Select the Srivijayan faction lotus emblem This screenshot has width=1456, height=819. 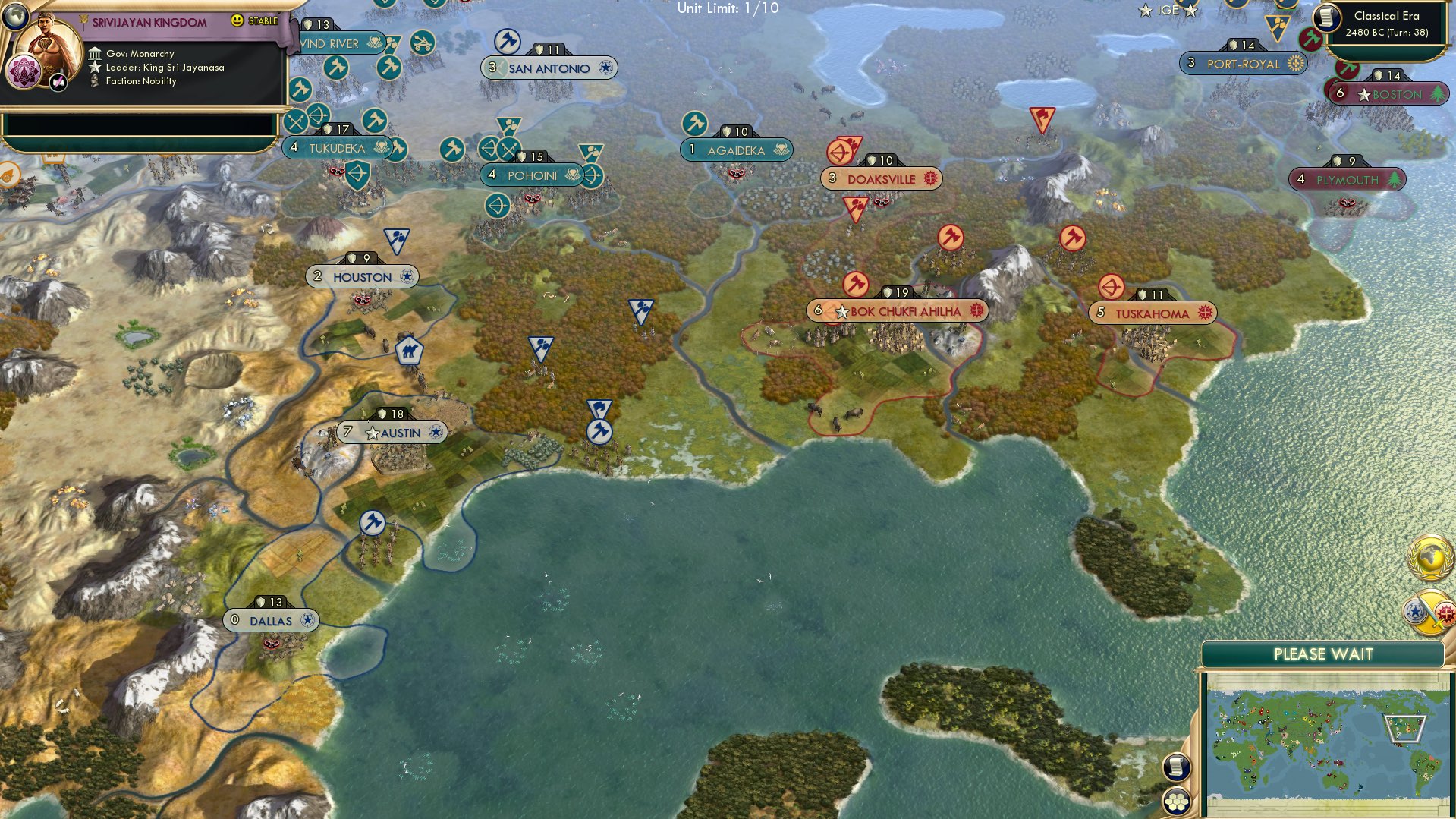tap(23, 71)
